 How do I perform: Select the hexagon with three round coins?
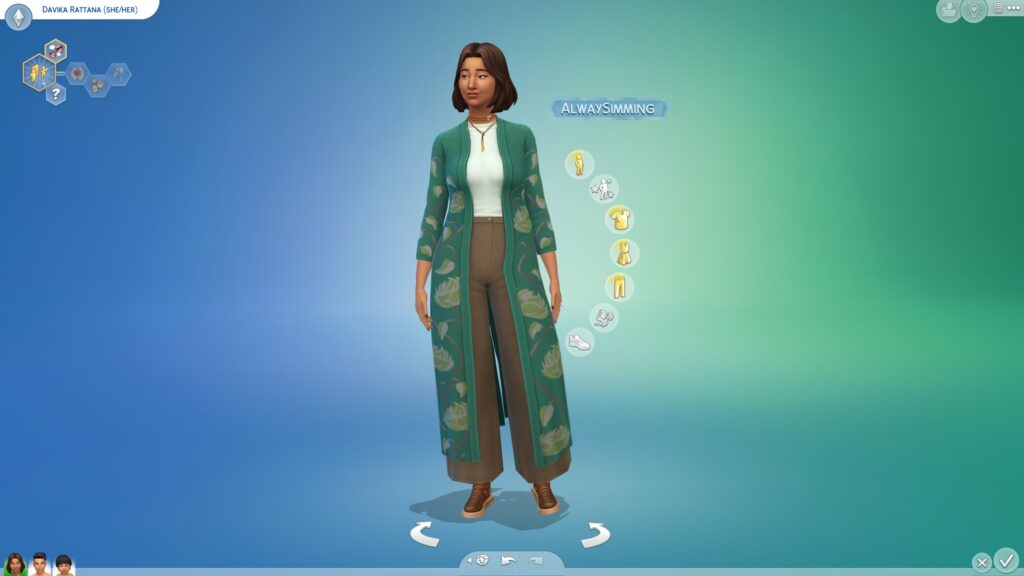pyautogui.click(x=98, y=85)
